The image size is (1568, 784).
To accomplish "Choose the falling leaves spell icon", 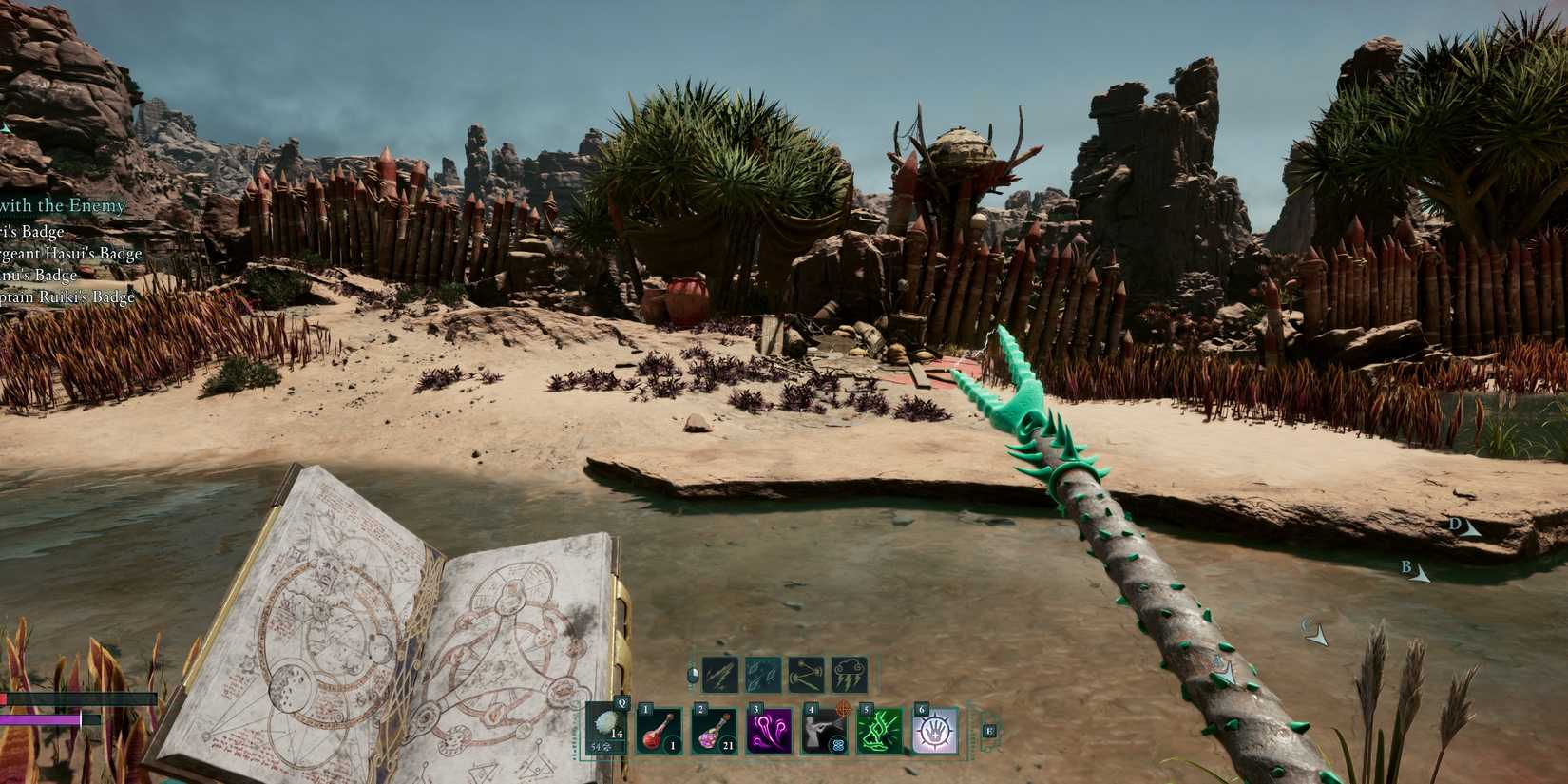I will [763, 675].
